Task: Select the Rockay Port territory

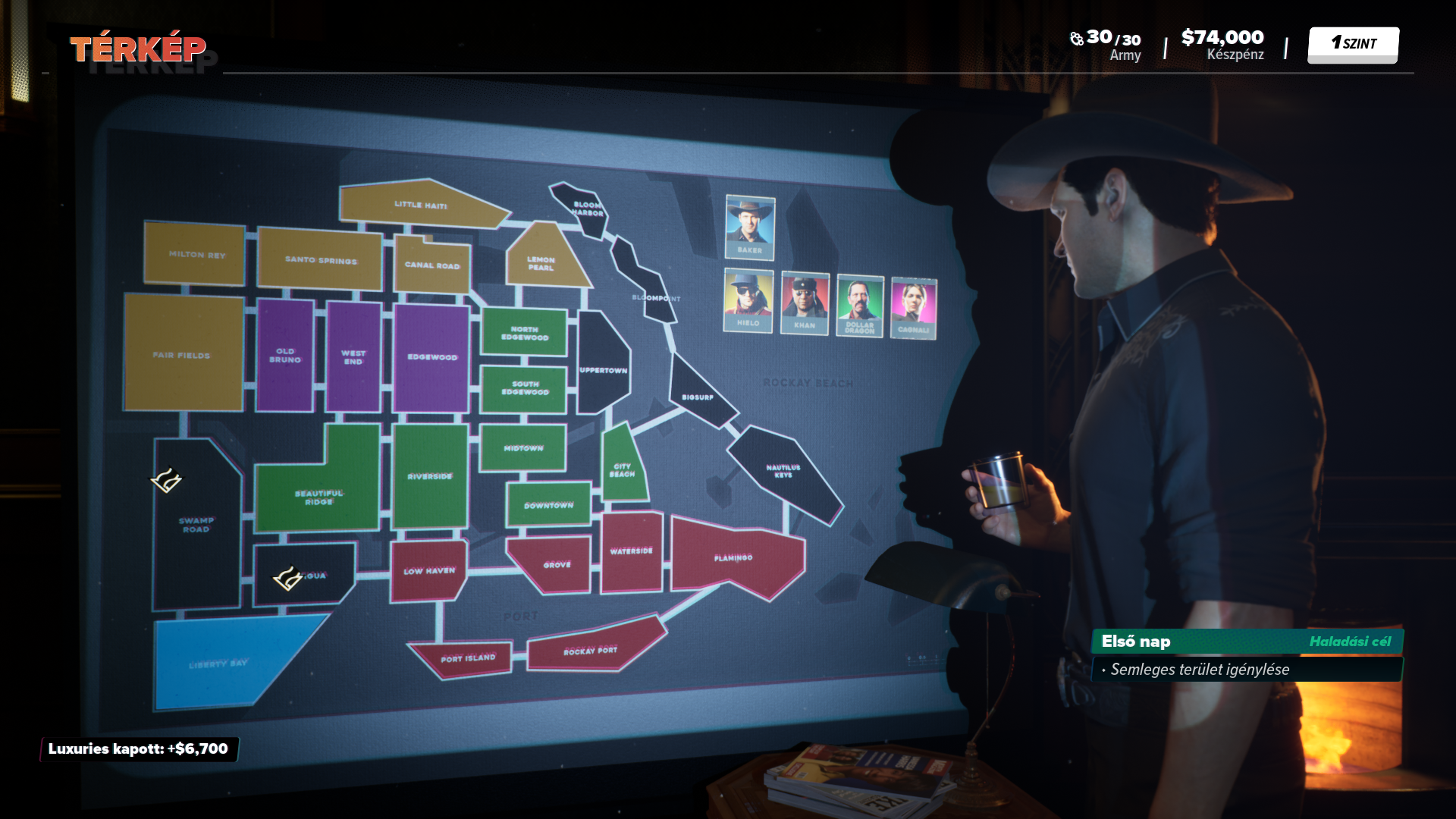Action: point(591,650)
